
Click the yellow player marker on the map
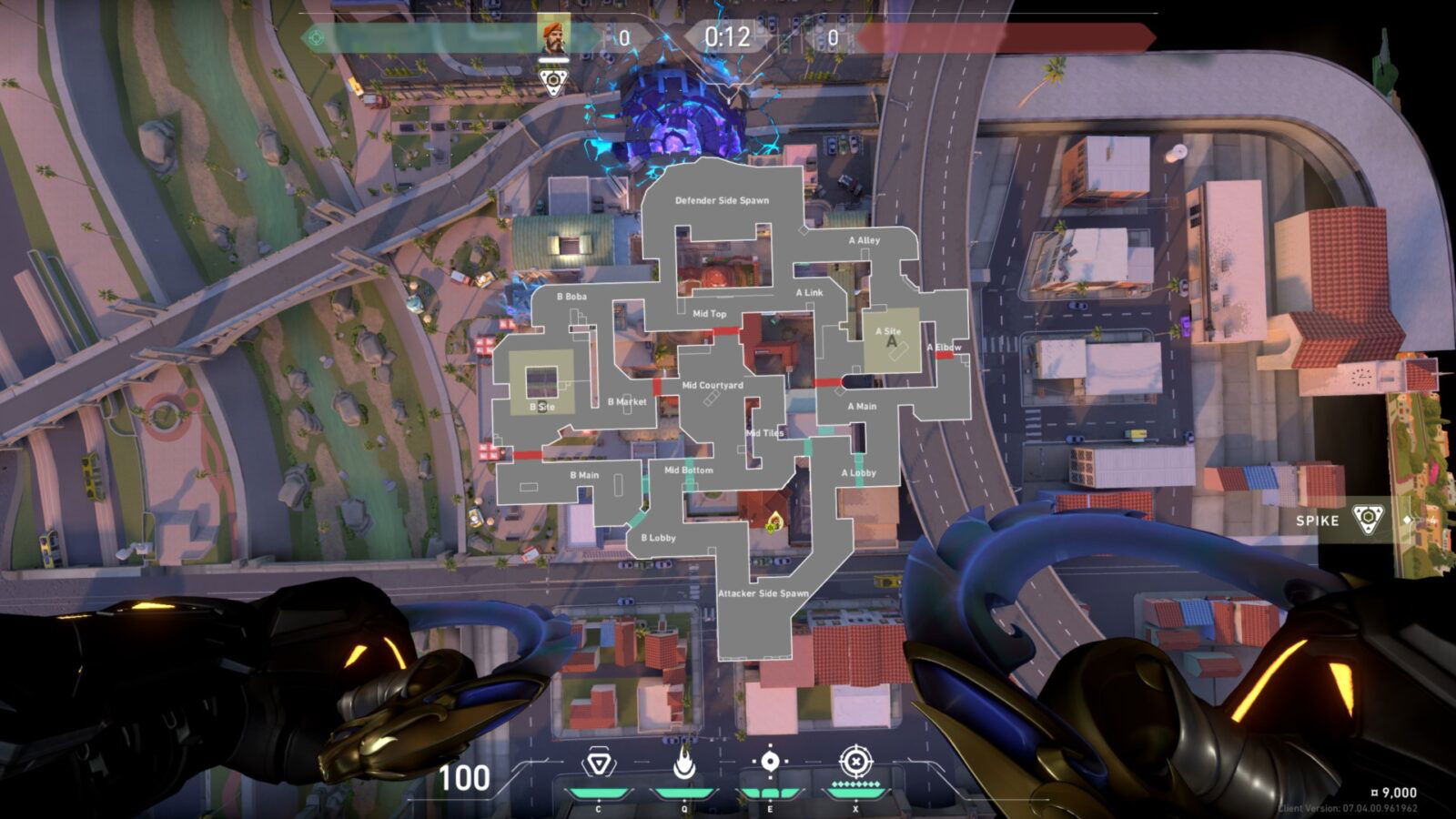(774, 521)
